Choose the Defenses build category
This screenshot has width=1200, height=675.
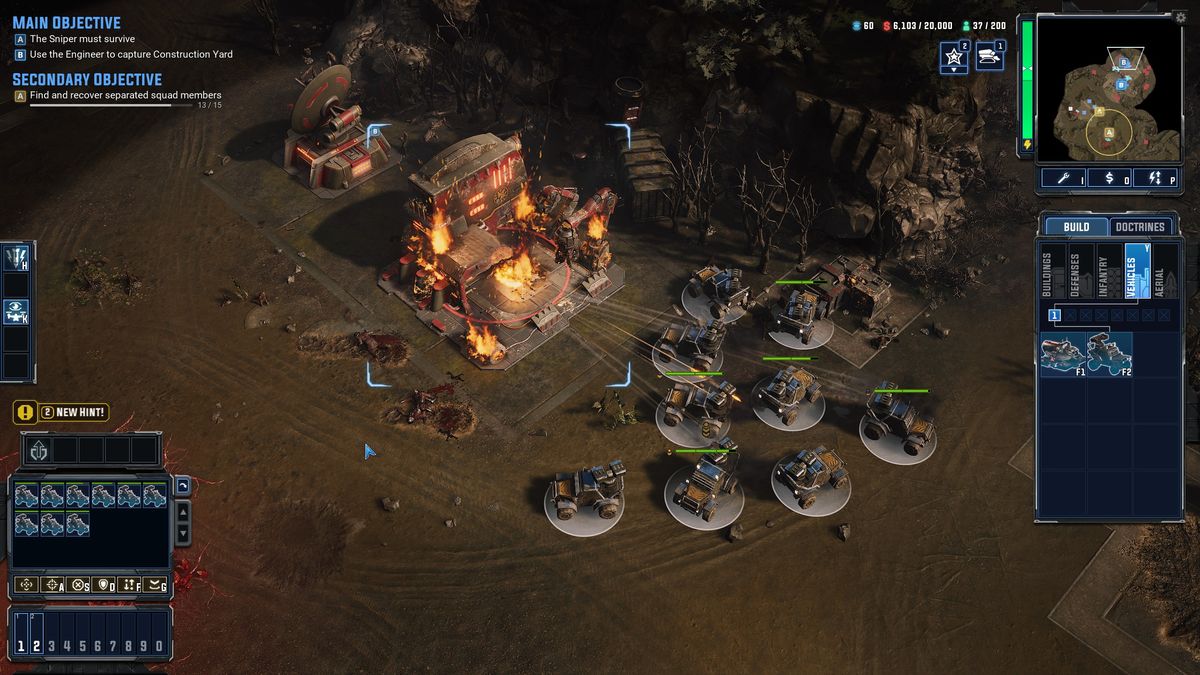(1076, 271)
